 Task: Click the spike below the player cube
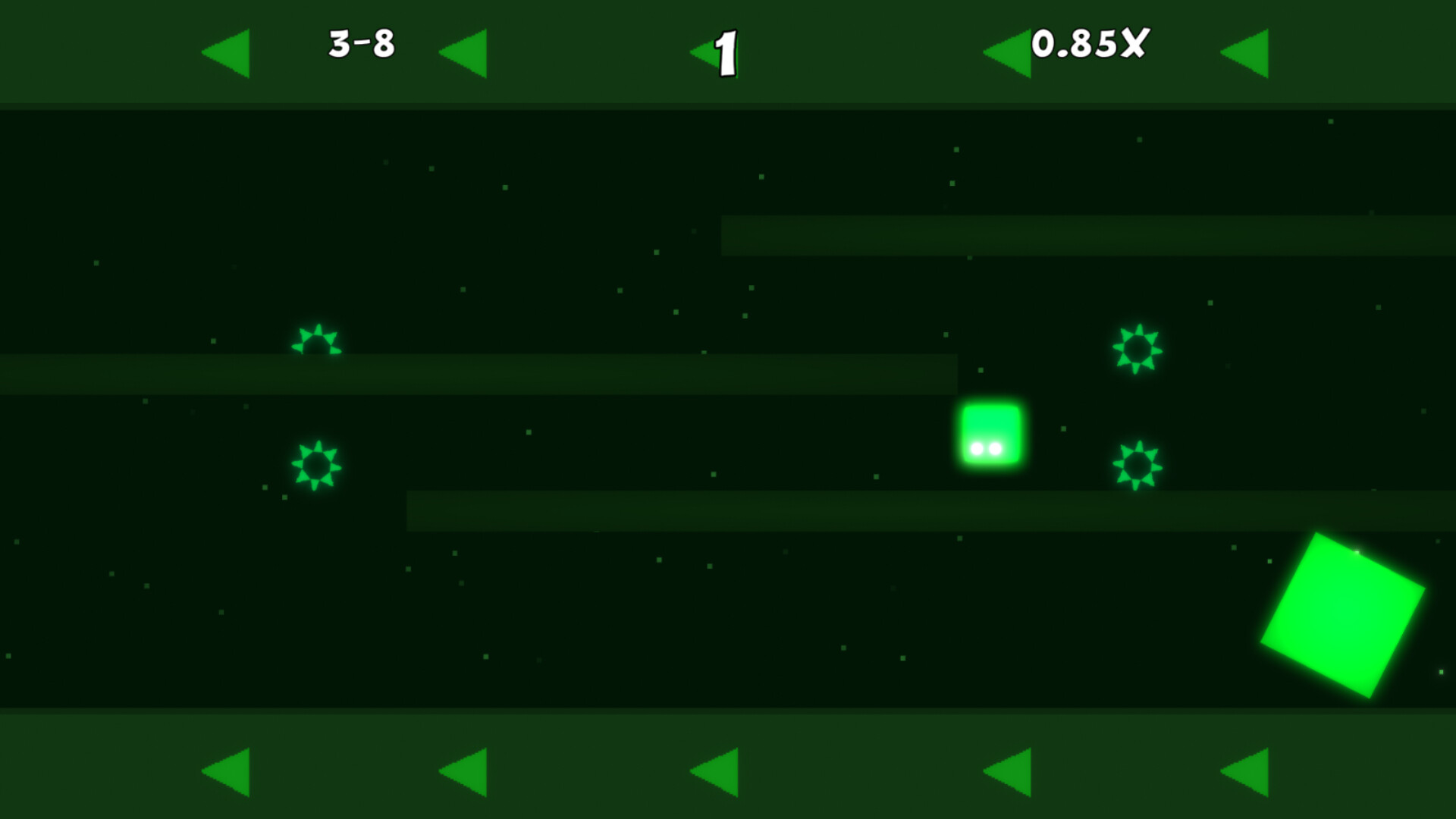(1137, 463)
